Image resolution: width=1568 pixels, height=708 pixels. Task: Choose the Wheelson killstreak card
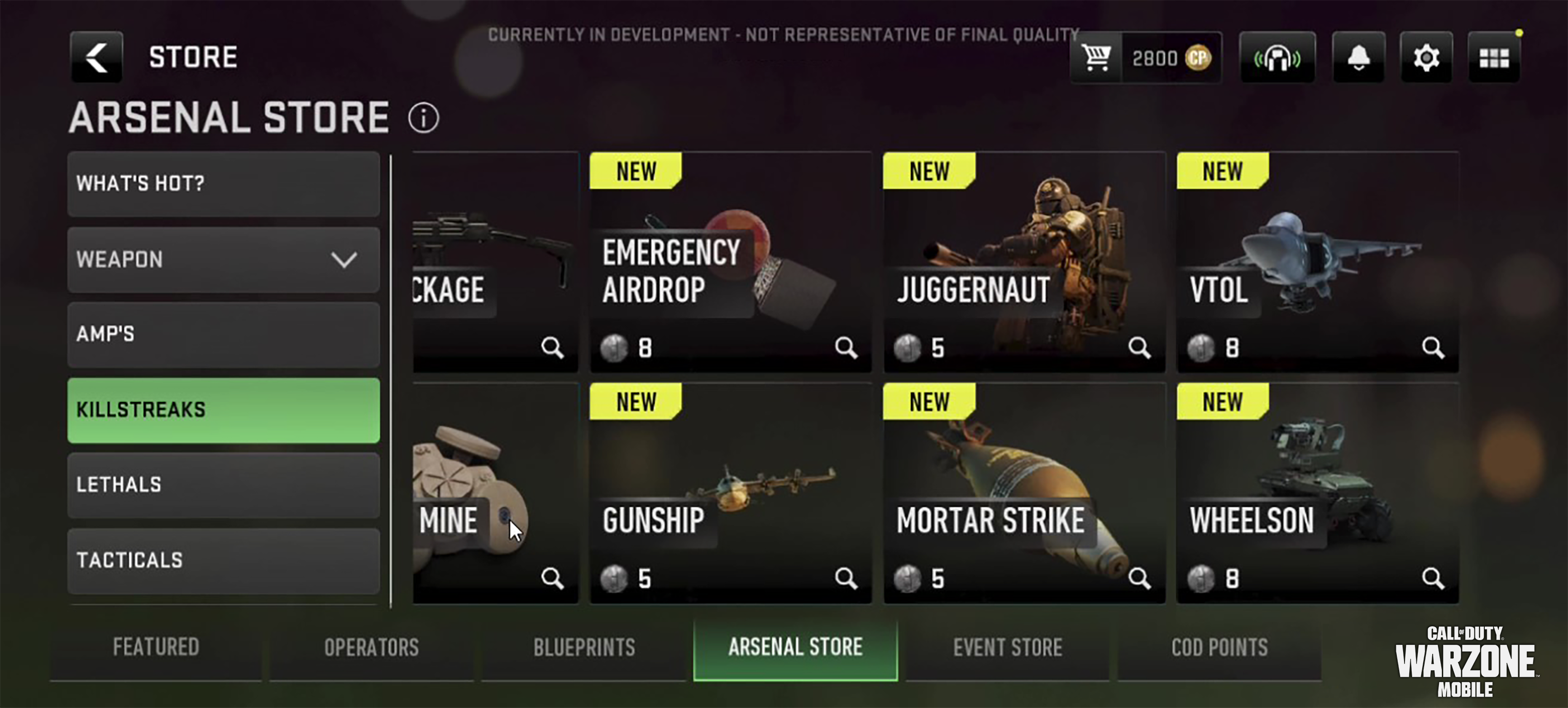point(1317,492)
